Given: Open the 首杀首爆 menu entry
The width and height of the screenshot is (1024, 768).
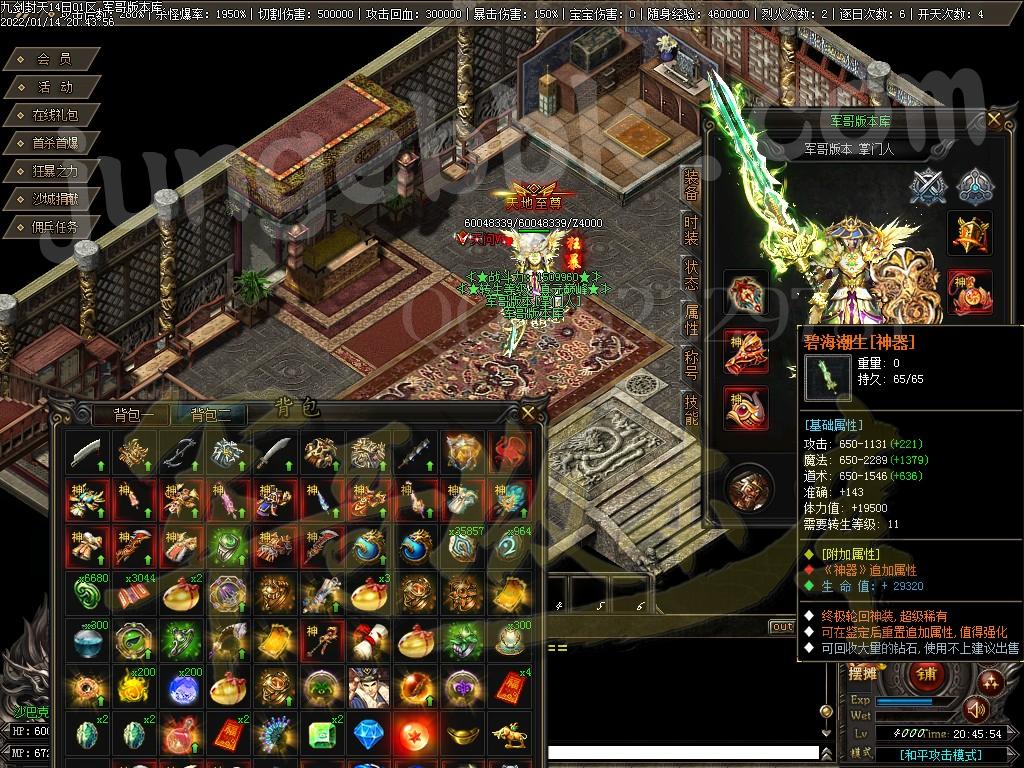Looking at the screenshot, I should click(x=54, y=143).
